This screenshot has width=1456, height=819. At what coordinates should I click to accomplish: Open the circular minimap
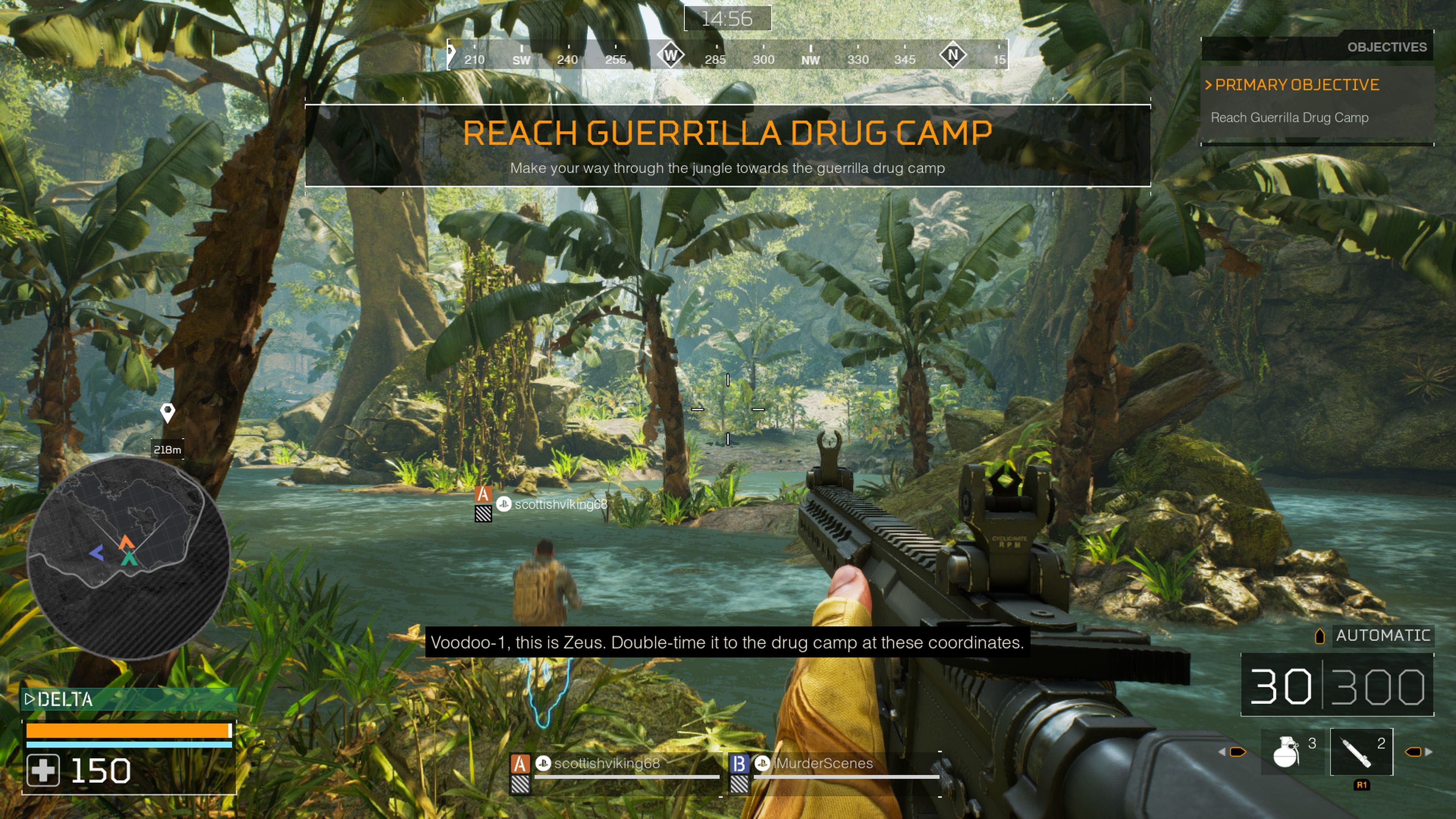click(128, 557)
